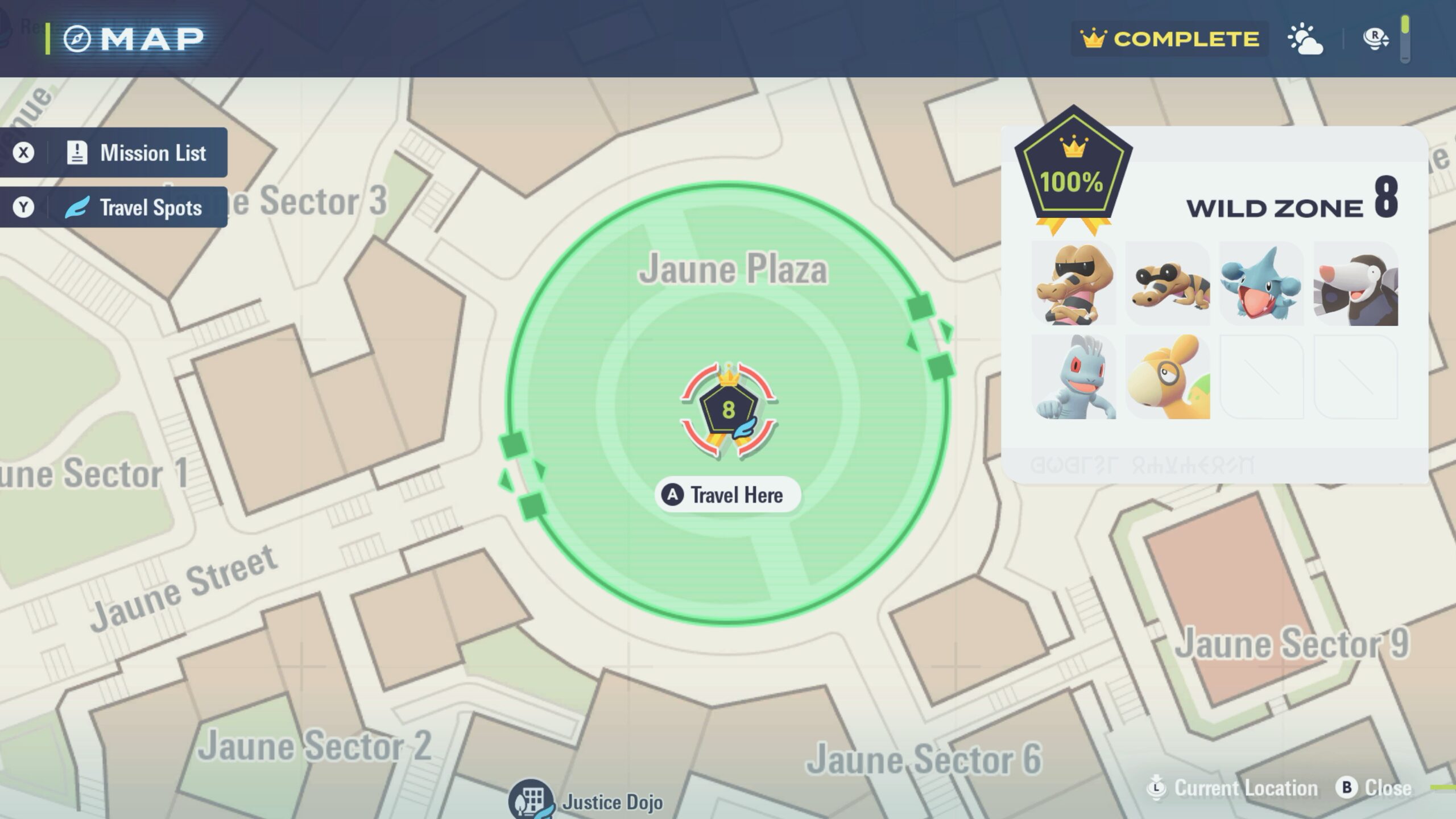Select the Machop portrait
This screenshot has width=1456, height=819.
(x=1074, y=377)
